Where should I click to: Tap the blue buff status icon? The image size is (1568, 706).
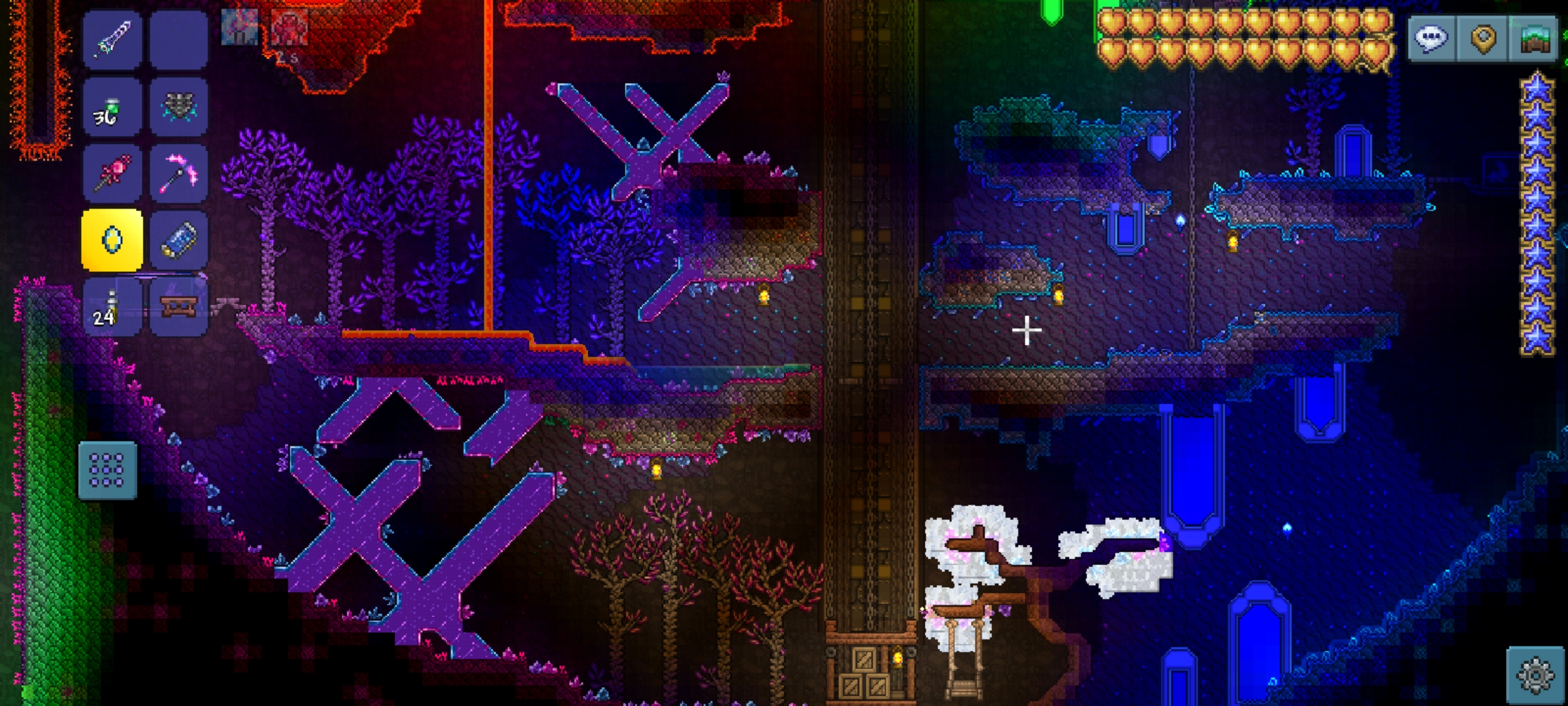tap(239, 28)
